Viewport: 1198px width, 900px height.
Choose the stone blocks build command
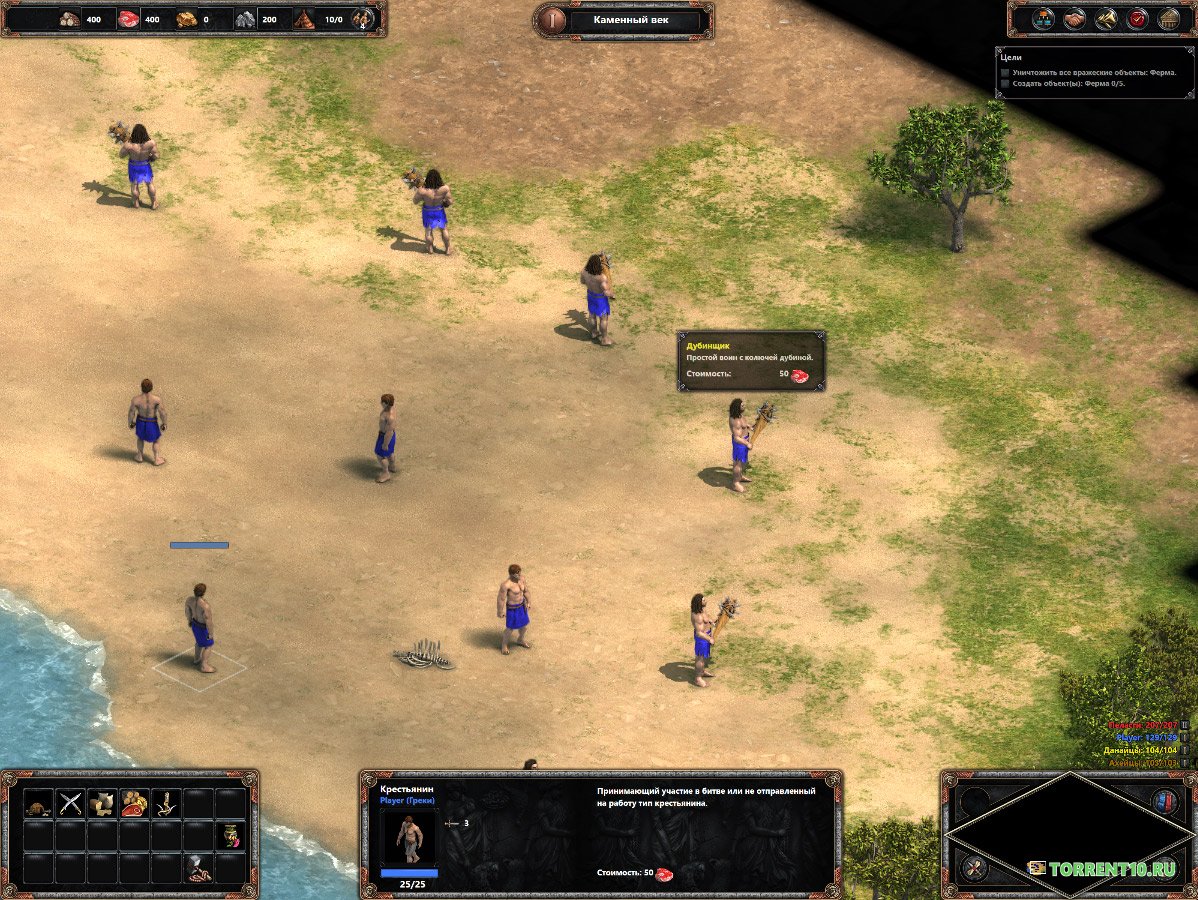(101, 803)
